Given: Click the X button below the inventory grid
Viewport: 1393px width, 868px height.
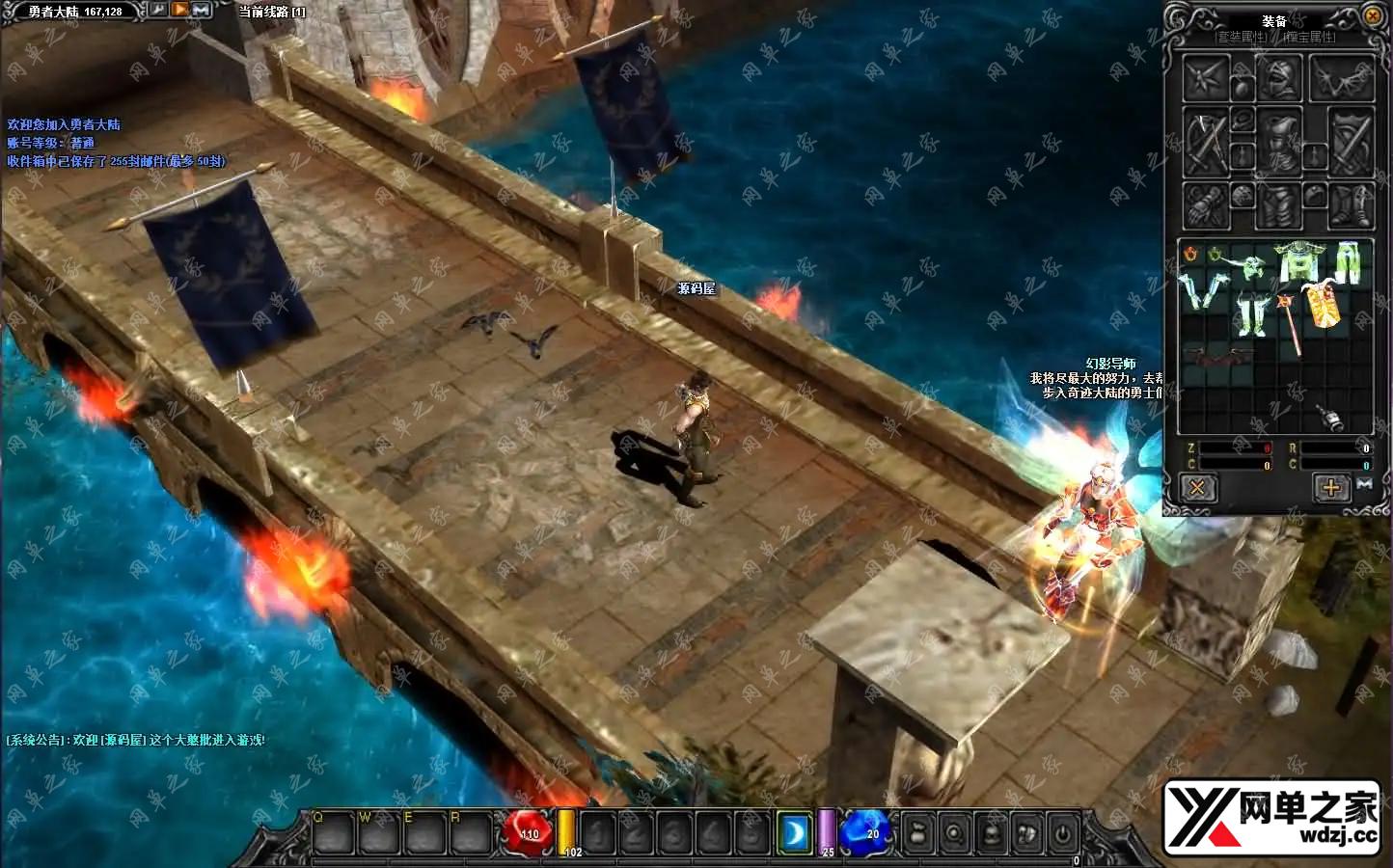Looking at the screenshot, I should [x=1197, y=487].
